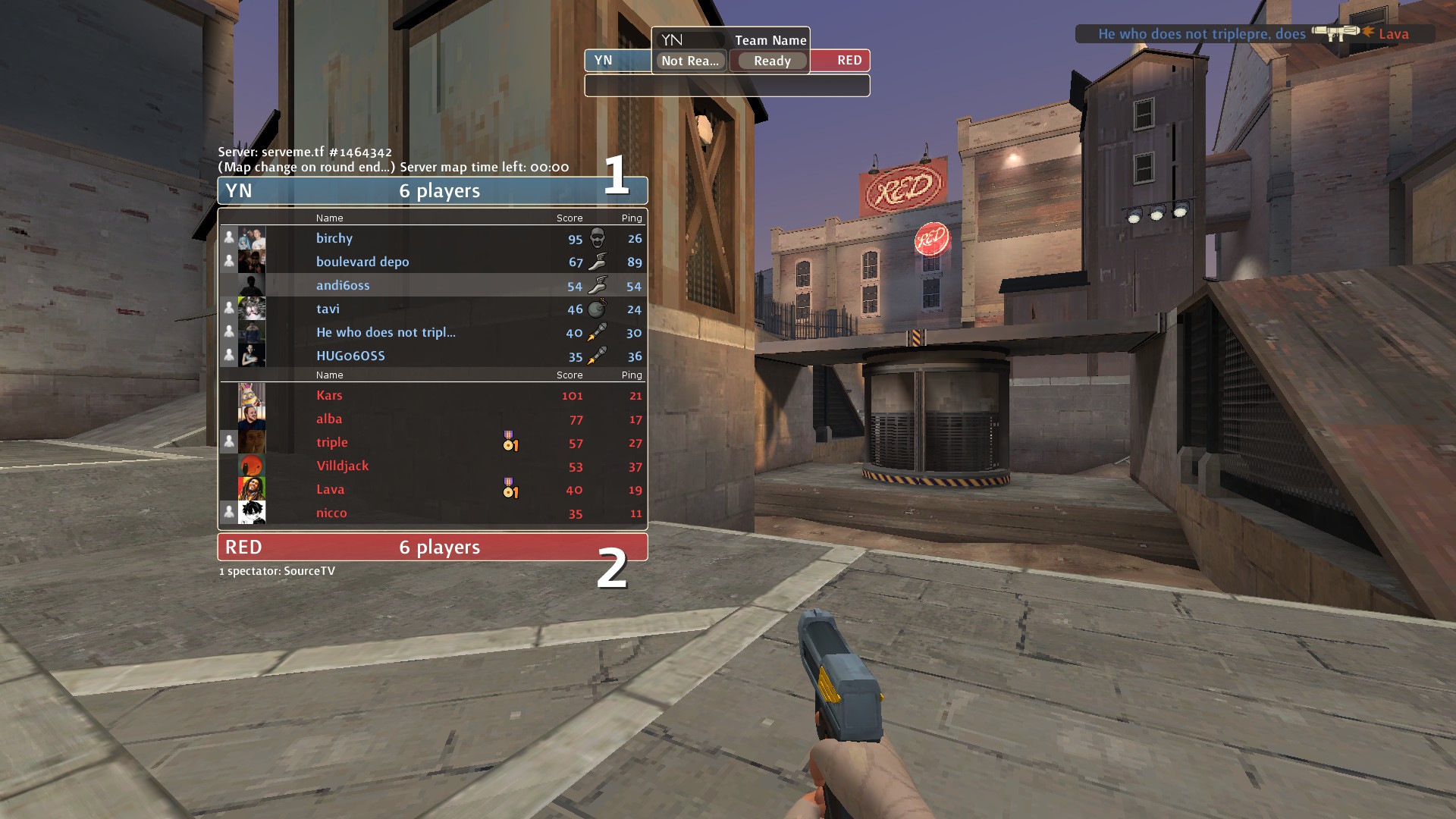Toggle the Ready button
The image size is (1456, 819).
pos(771,61)
